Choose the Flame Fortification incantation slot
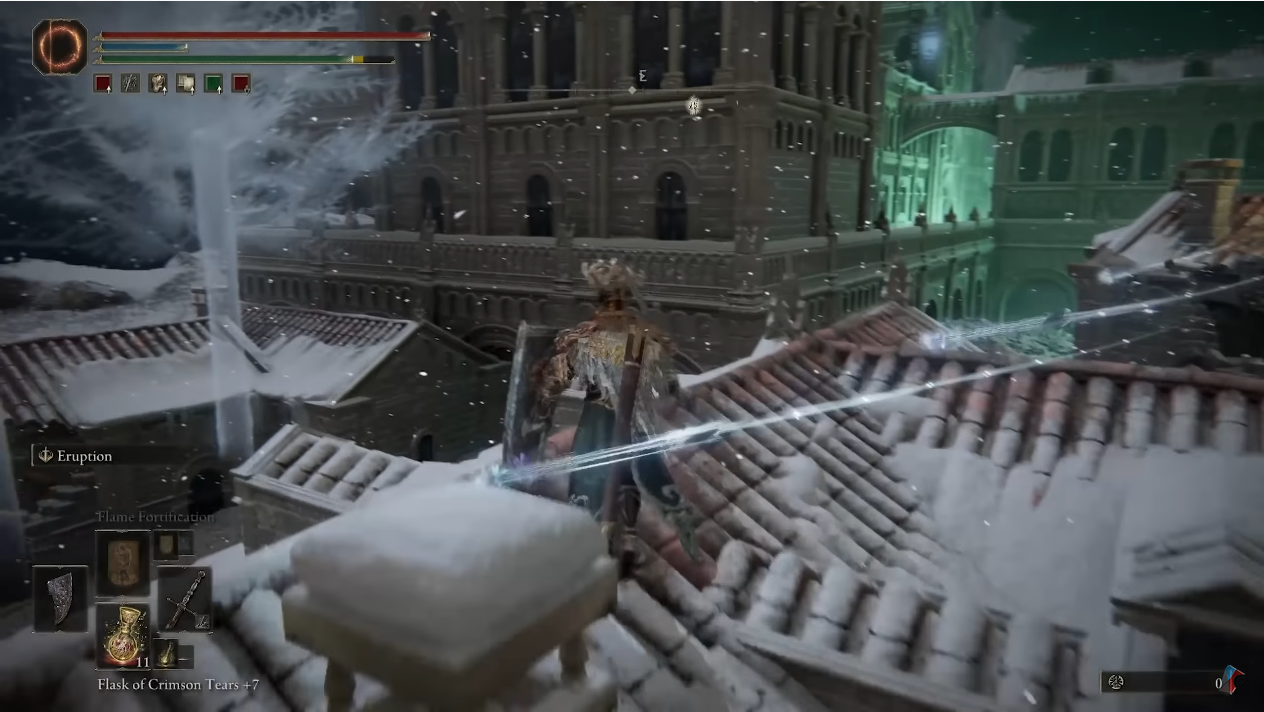1264x712 pixels. (122, 562)
